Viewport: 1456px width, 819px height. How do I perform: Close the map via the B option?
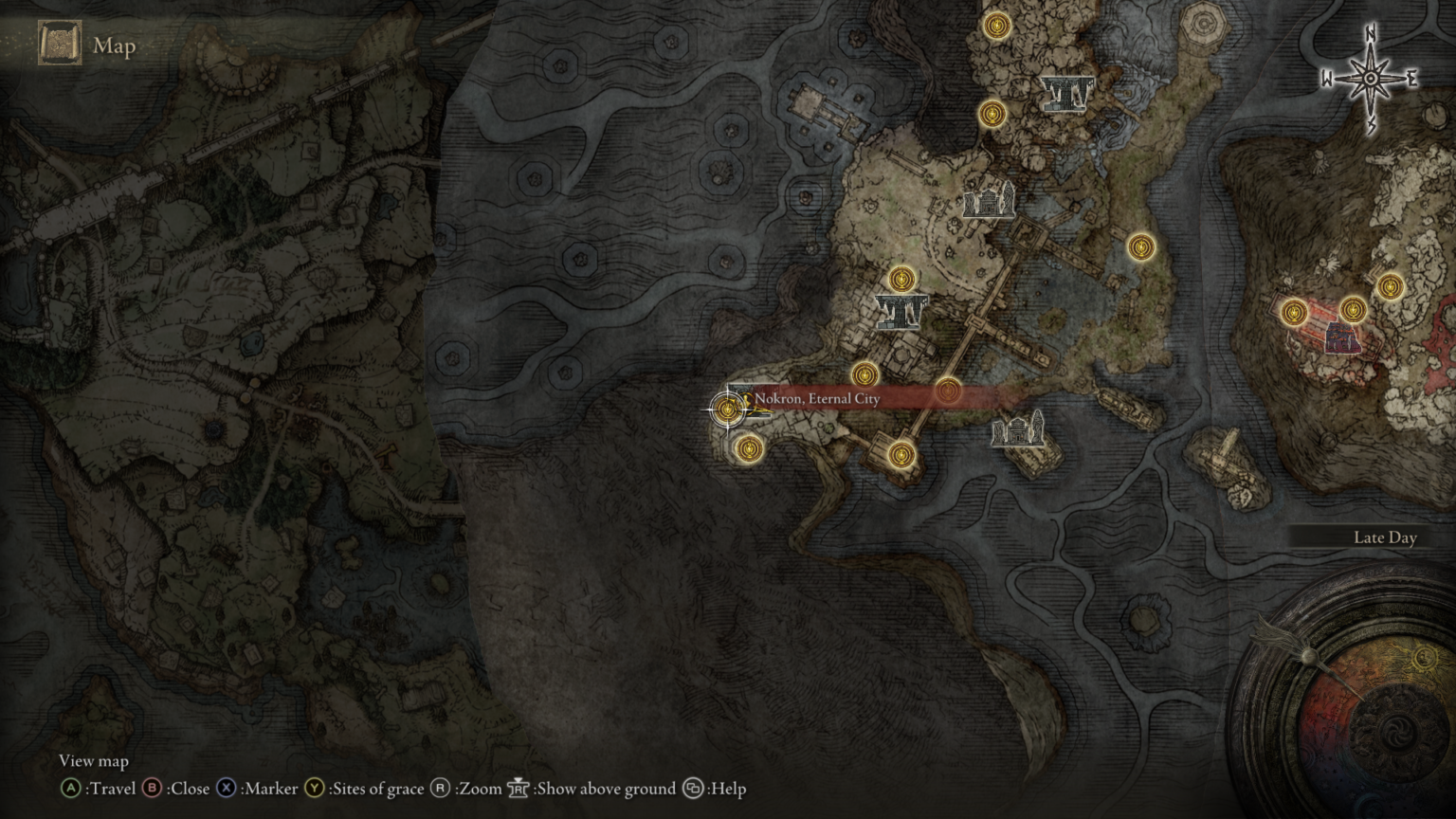[150, 788]
